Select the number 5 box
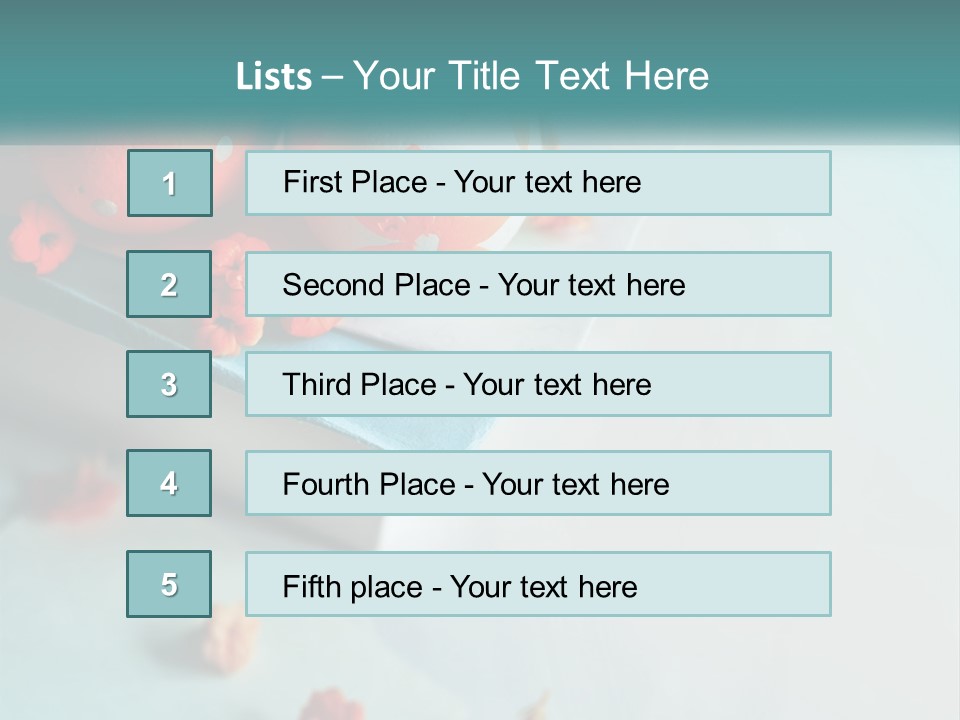The image size is (960, 720). click(170, 584)
